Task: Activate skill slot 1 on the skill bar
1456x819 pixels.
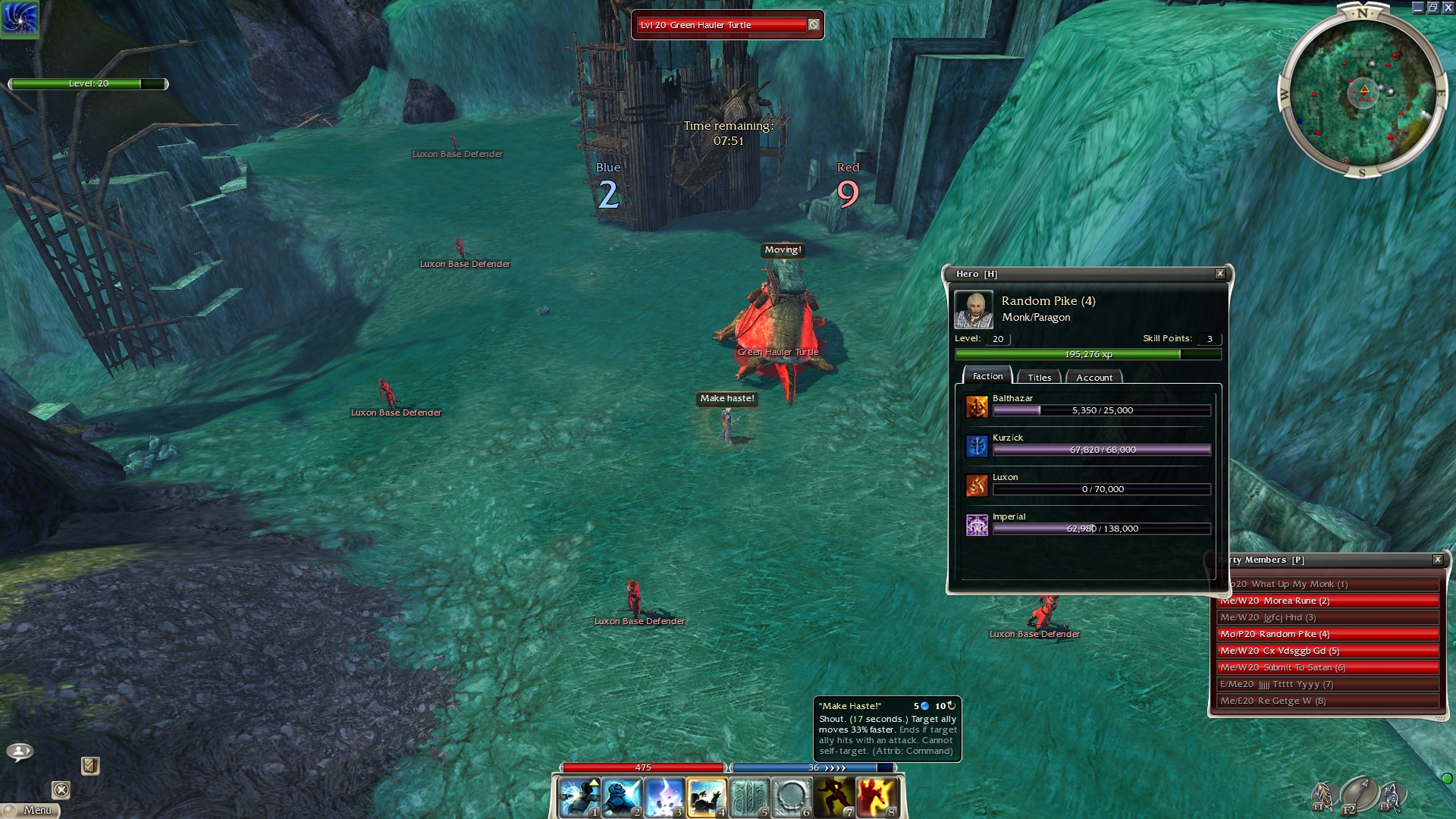Action: (x=579, y=797)
